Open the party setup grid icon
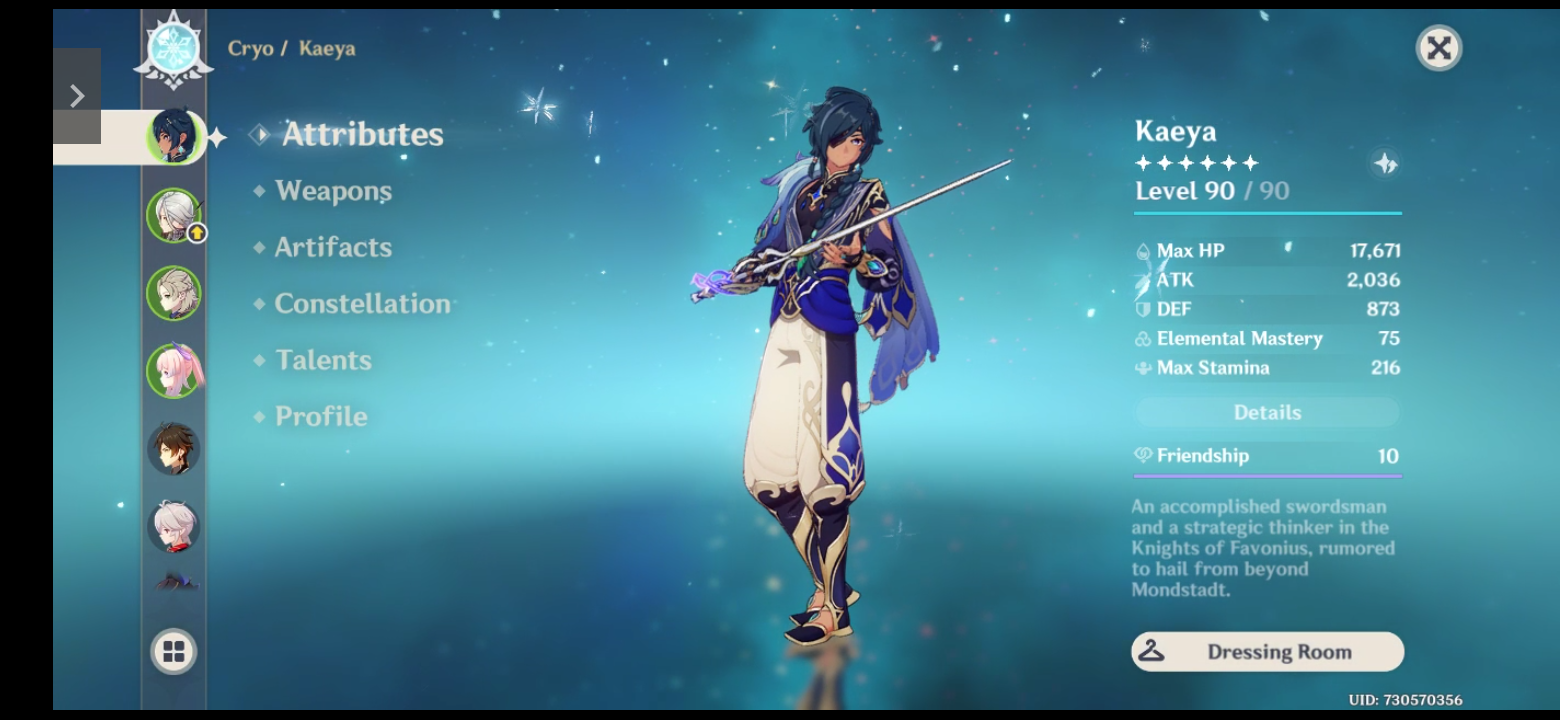 coord(174,650)
